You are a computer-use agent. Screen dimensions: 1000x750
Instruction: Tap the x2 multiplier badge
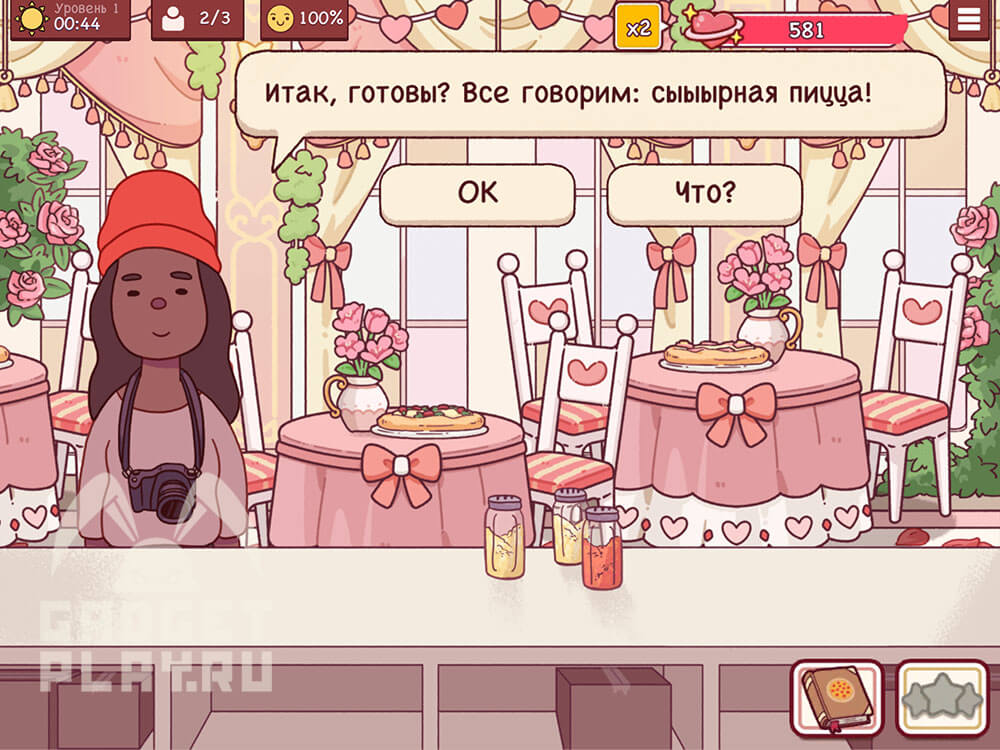click(637, 27)
